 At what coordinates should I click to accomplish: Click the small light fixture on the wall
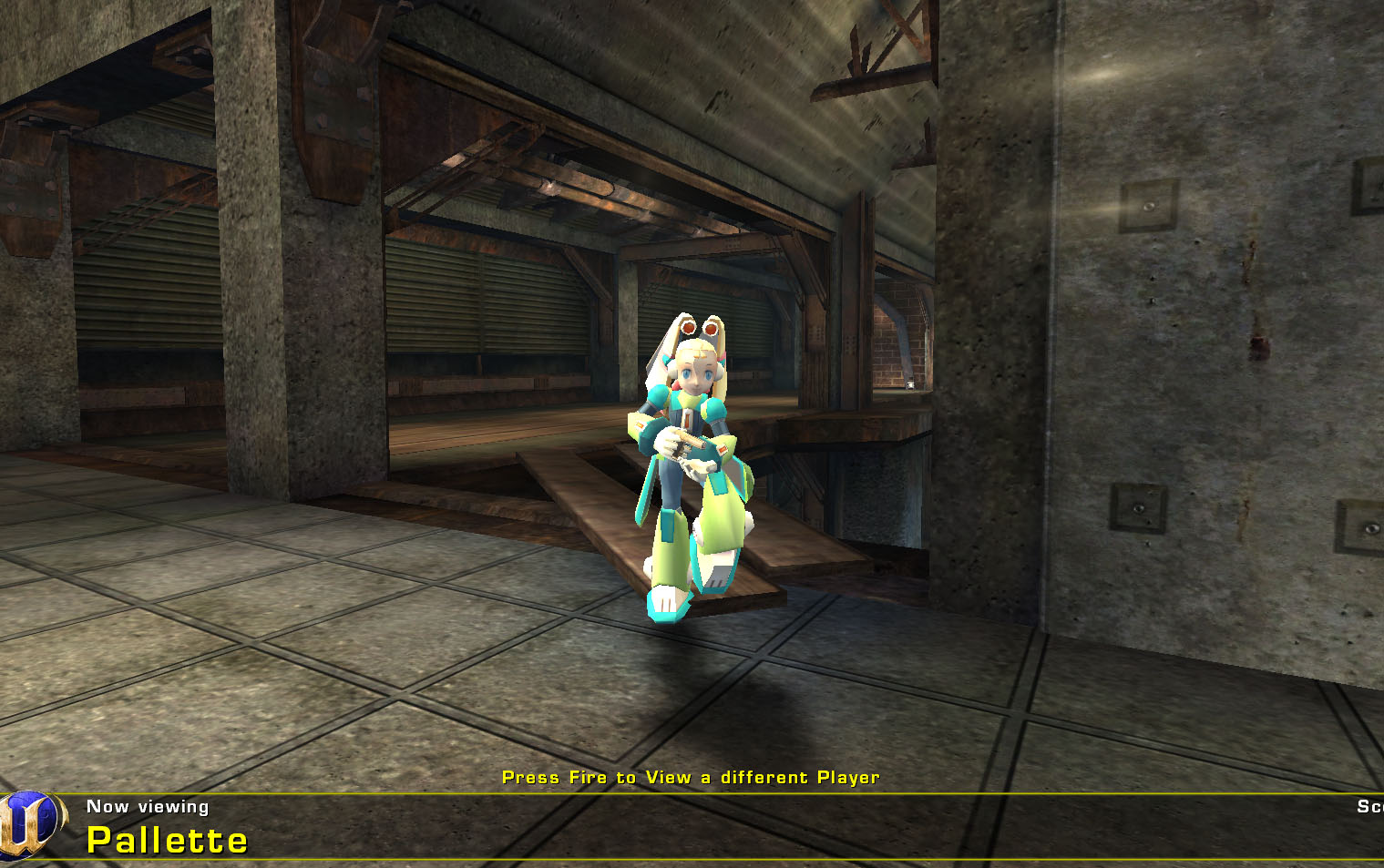pyautogui.click(x=911, y=383)
